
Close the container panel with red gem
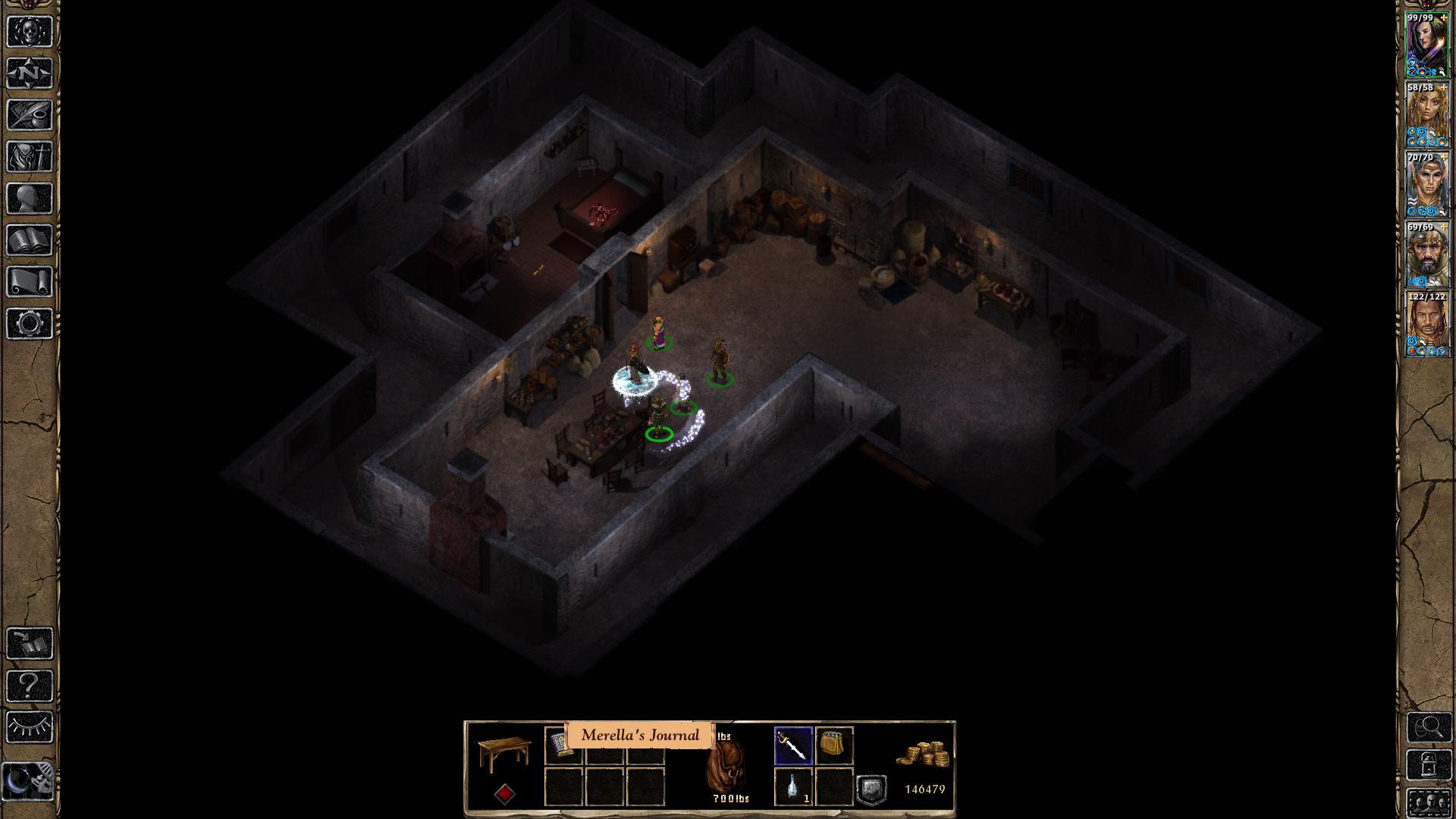(x=505, y=794)
